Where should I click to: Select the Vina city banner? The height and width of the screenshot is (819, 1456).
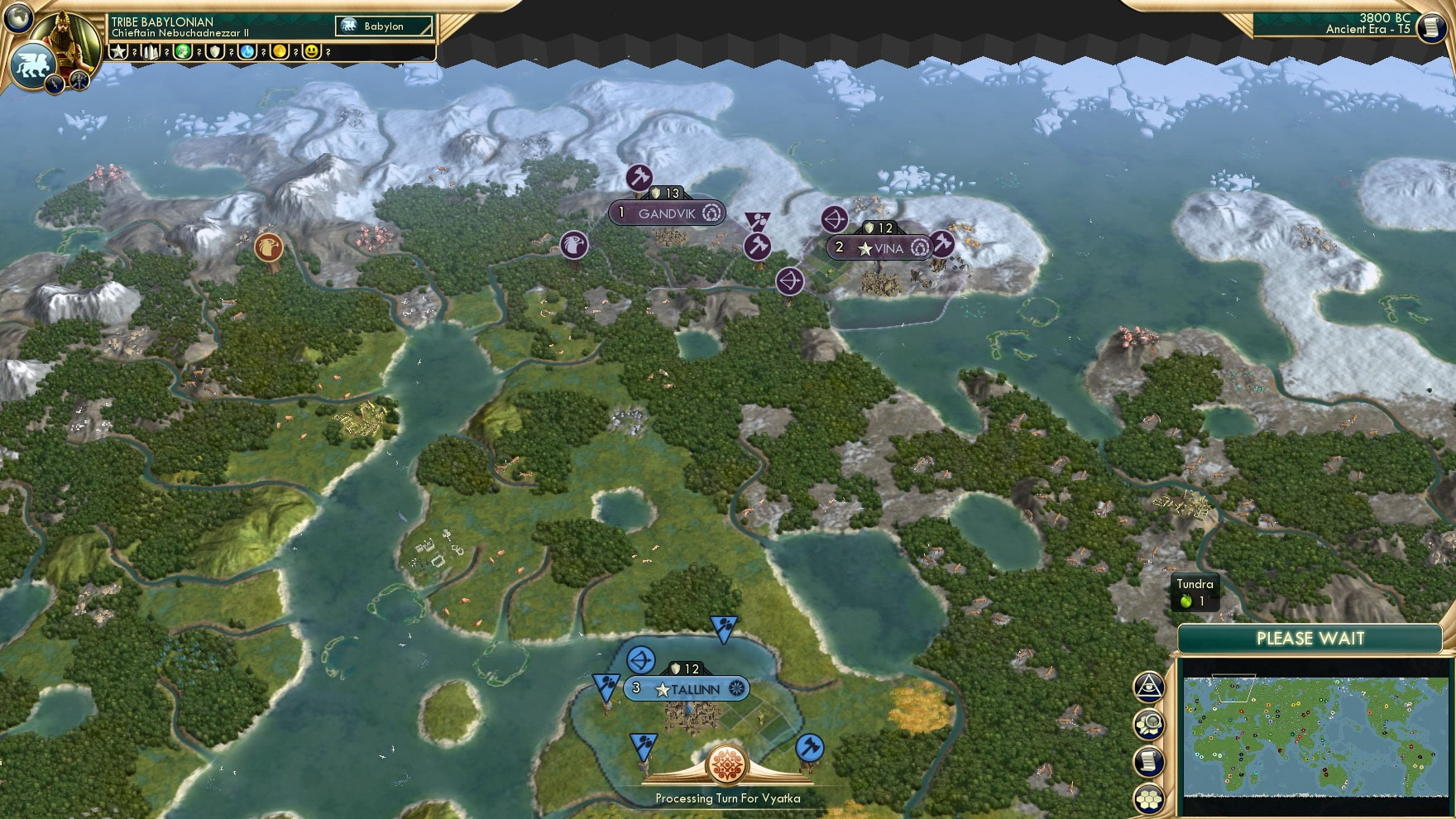pyautogui.click(x=881, y=246)
